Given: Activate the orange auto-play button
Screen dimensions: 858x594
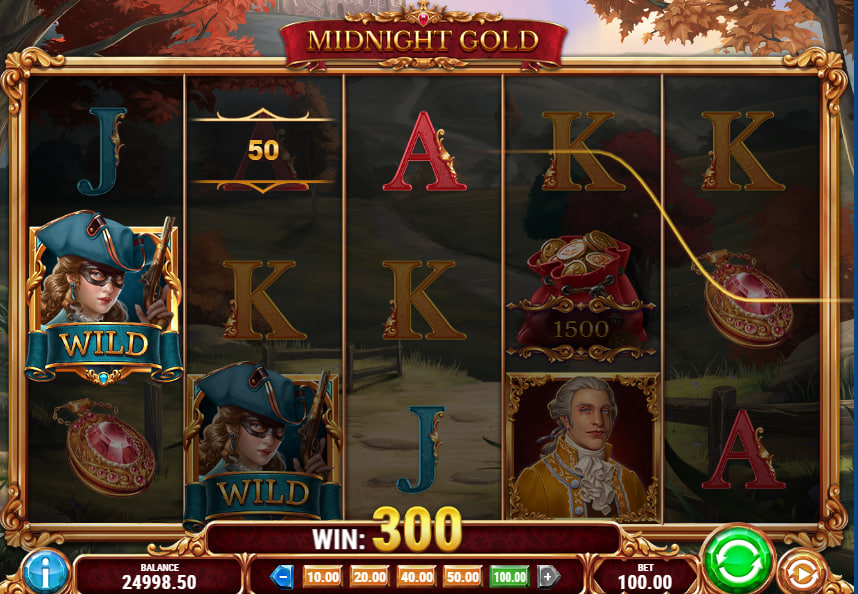Looking at the screenshot, I should tap(801, 573).
